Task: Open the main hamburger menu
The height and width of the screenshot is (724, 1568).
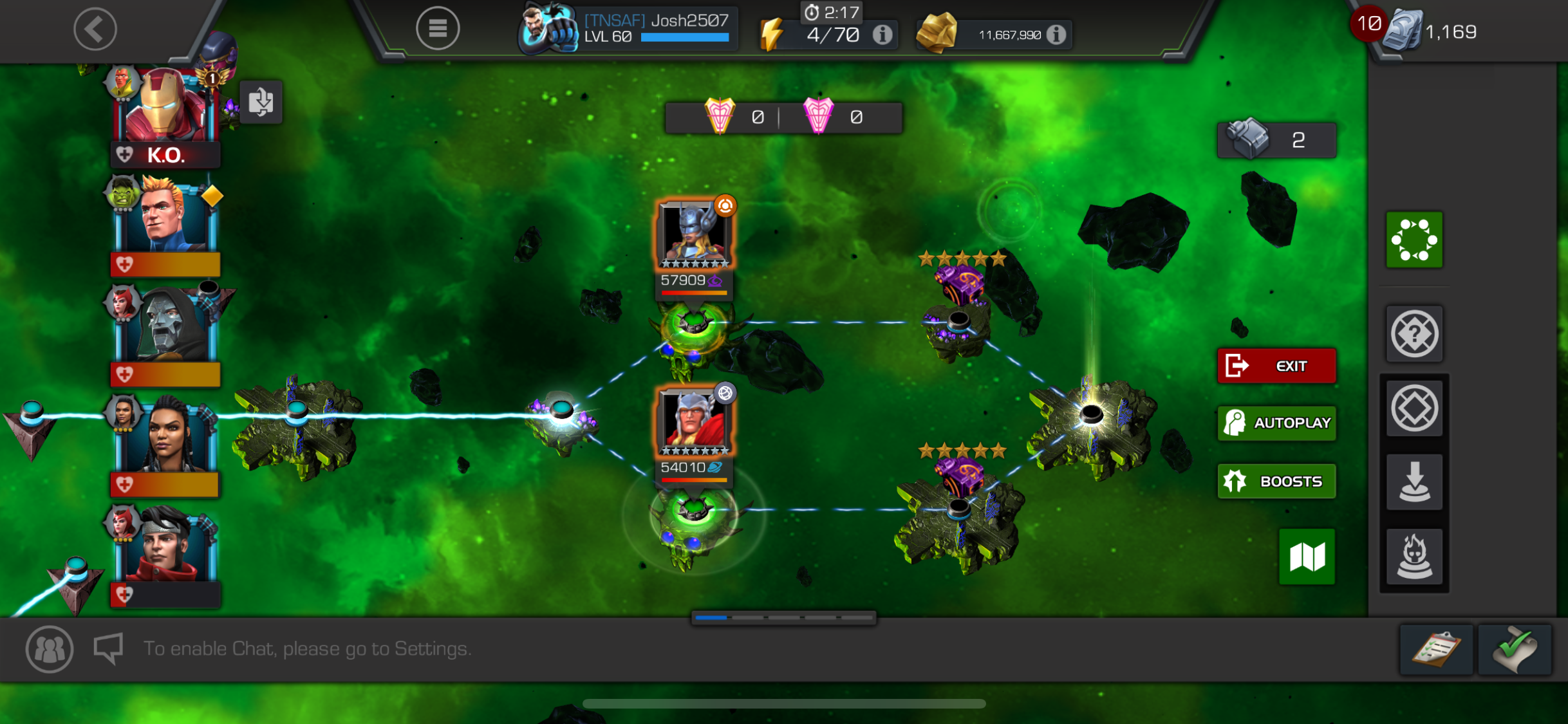Action: 438,28
